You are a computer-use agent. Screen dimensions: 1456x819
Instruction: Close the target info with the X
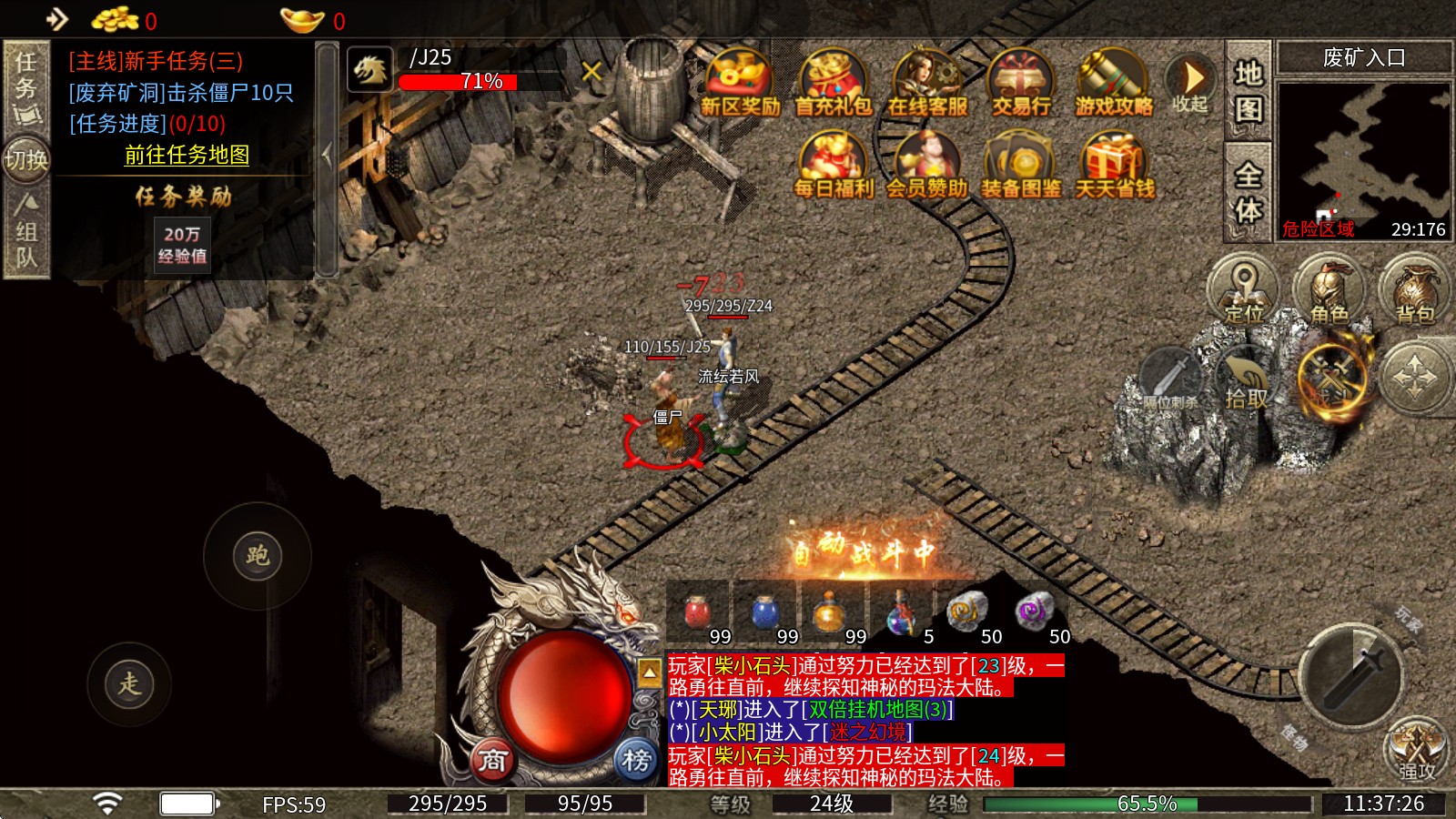591,70
